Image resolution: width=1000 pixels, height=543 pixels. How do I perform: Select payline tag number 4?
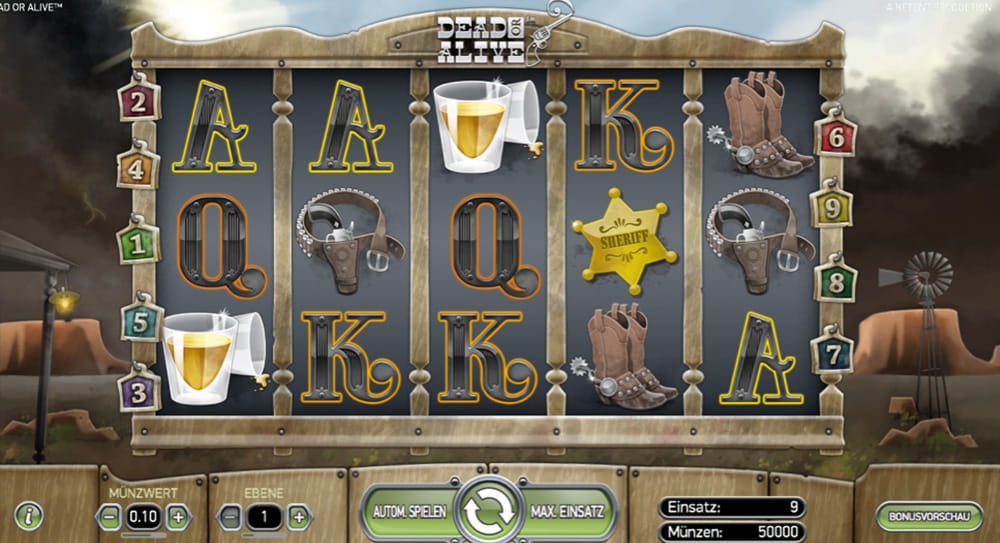tap(138, 169)
